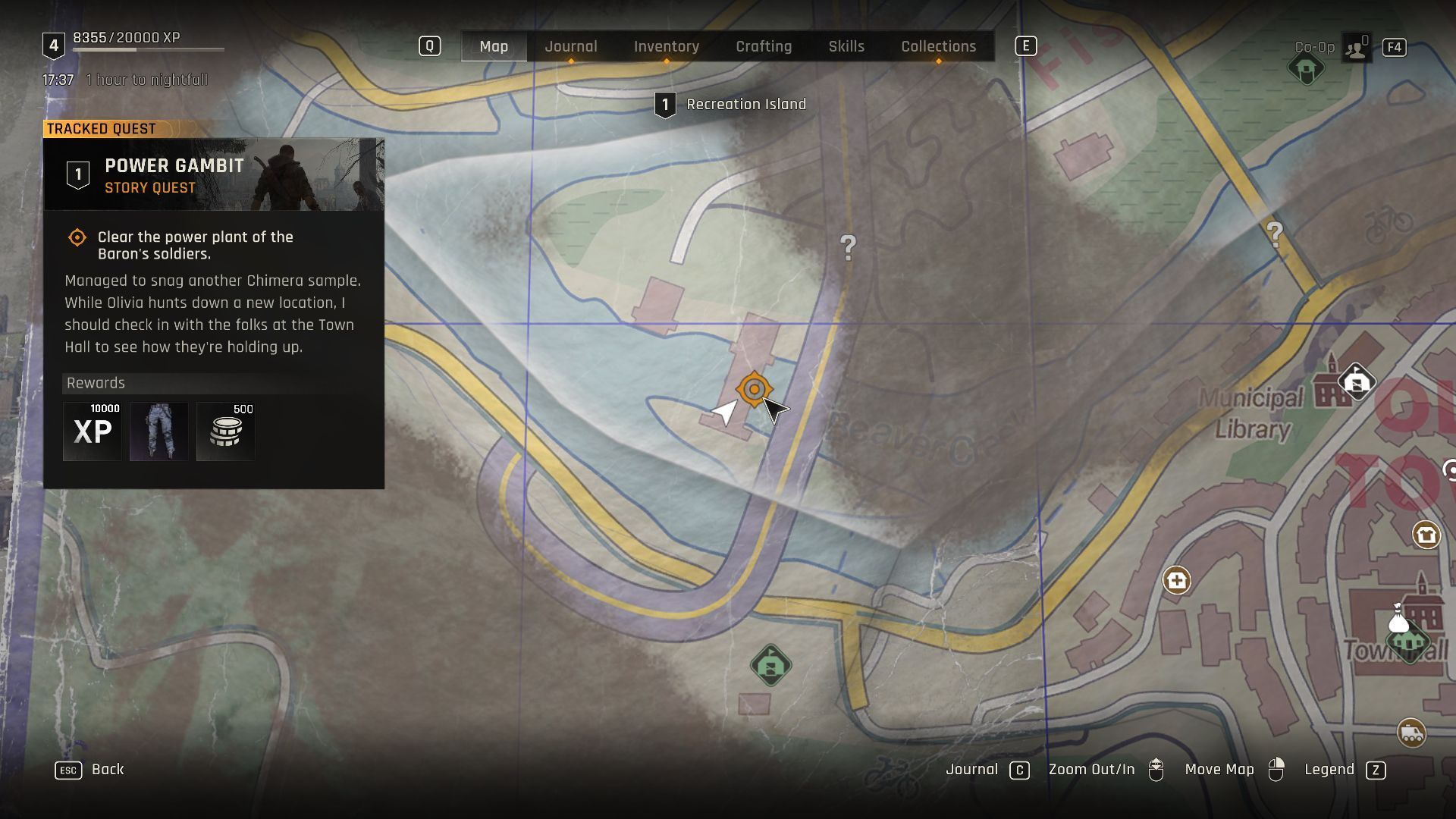The image size is (1456, 819).
Task: Select the Municipal Library landmark icon
Action: (1356, 381)
